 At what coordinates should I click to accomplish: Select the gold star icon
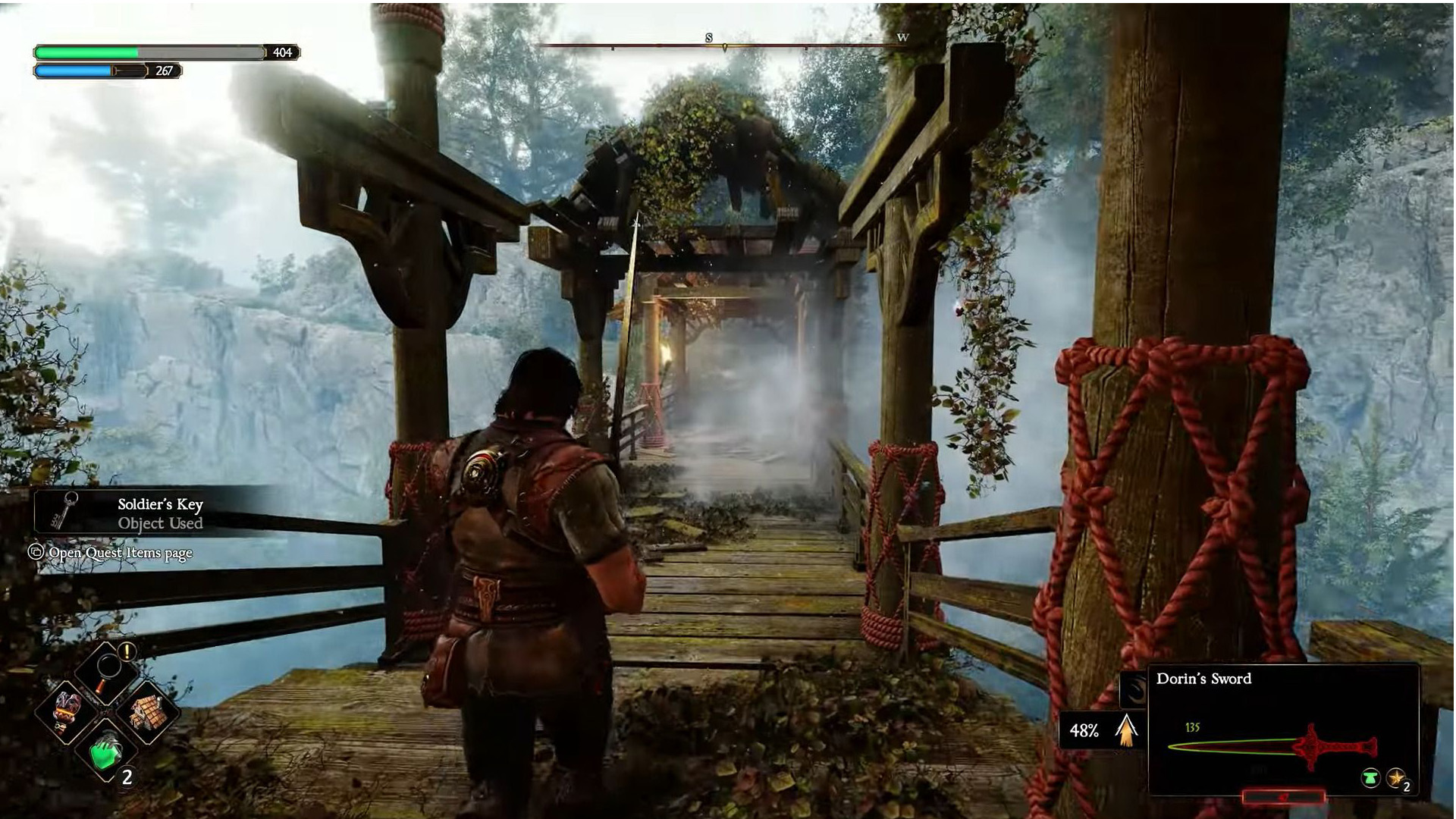[1396, 778]
